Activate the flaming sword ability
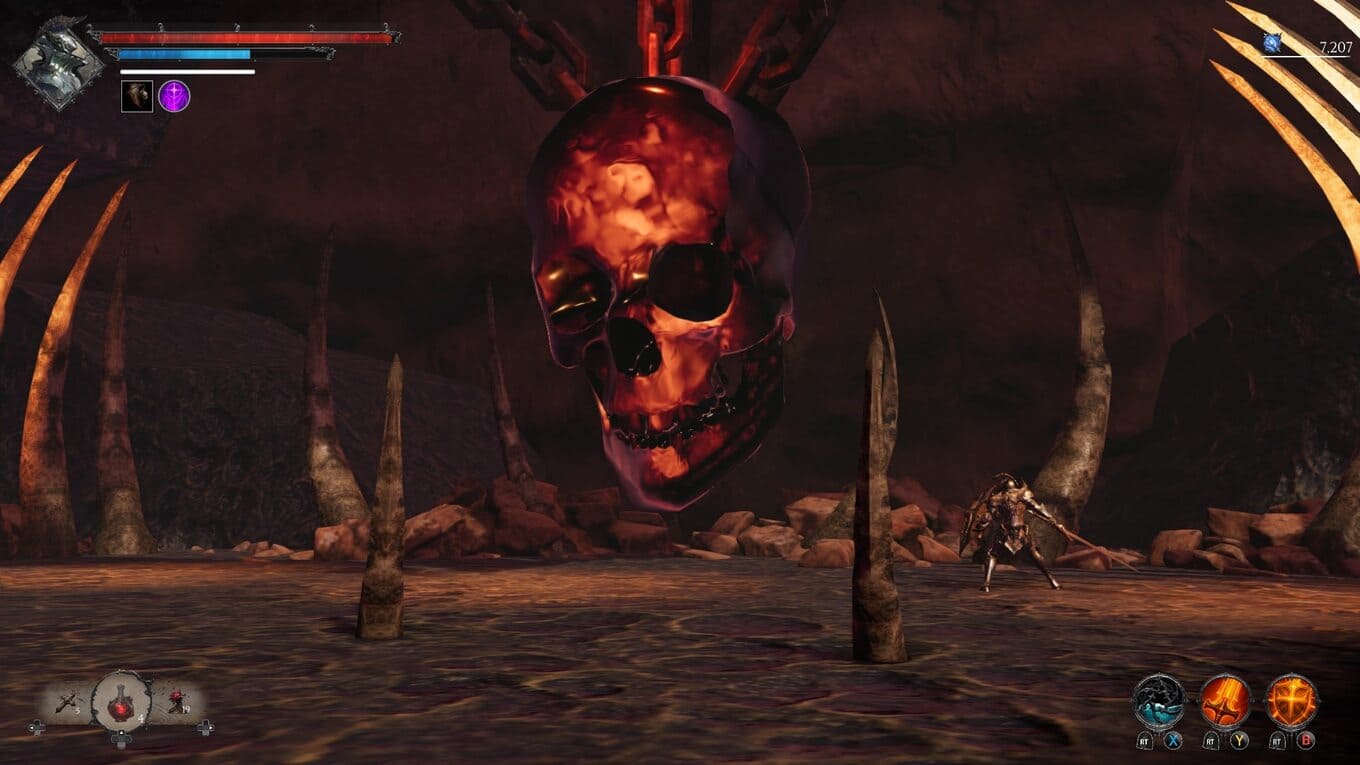 1225,702
